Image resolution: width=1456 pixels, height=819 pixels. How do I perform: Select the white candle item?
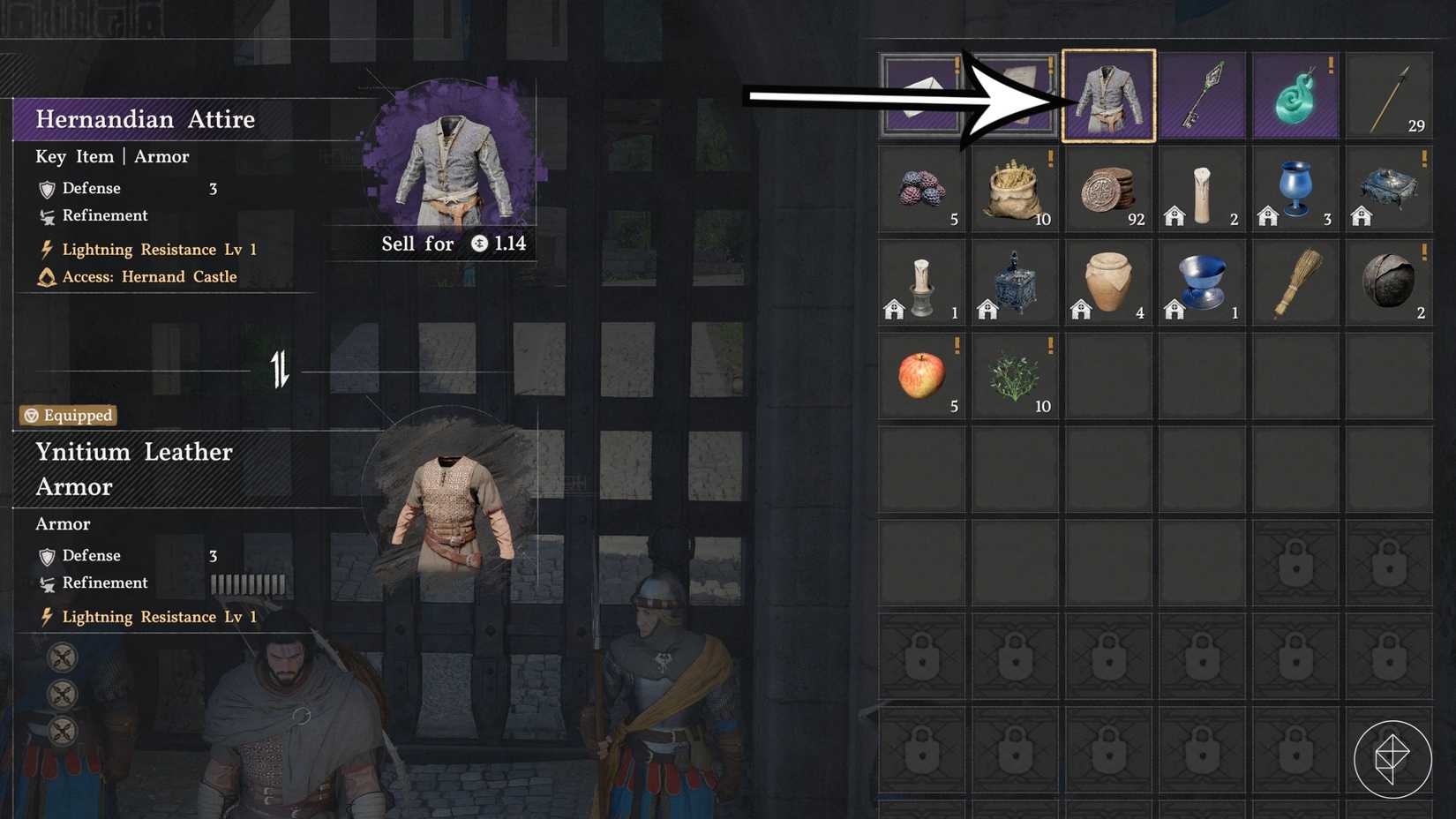pos(1201,189)
